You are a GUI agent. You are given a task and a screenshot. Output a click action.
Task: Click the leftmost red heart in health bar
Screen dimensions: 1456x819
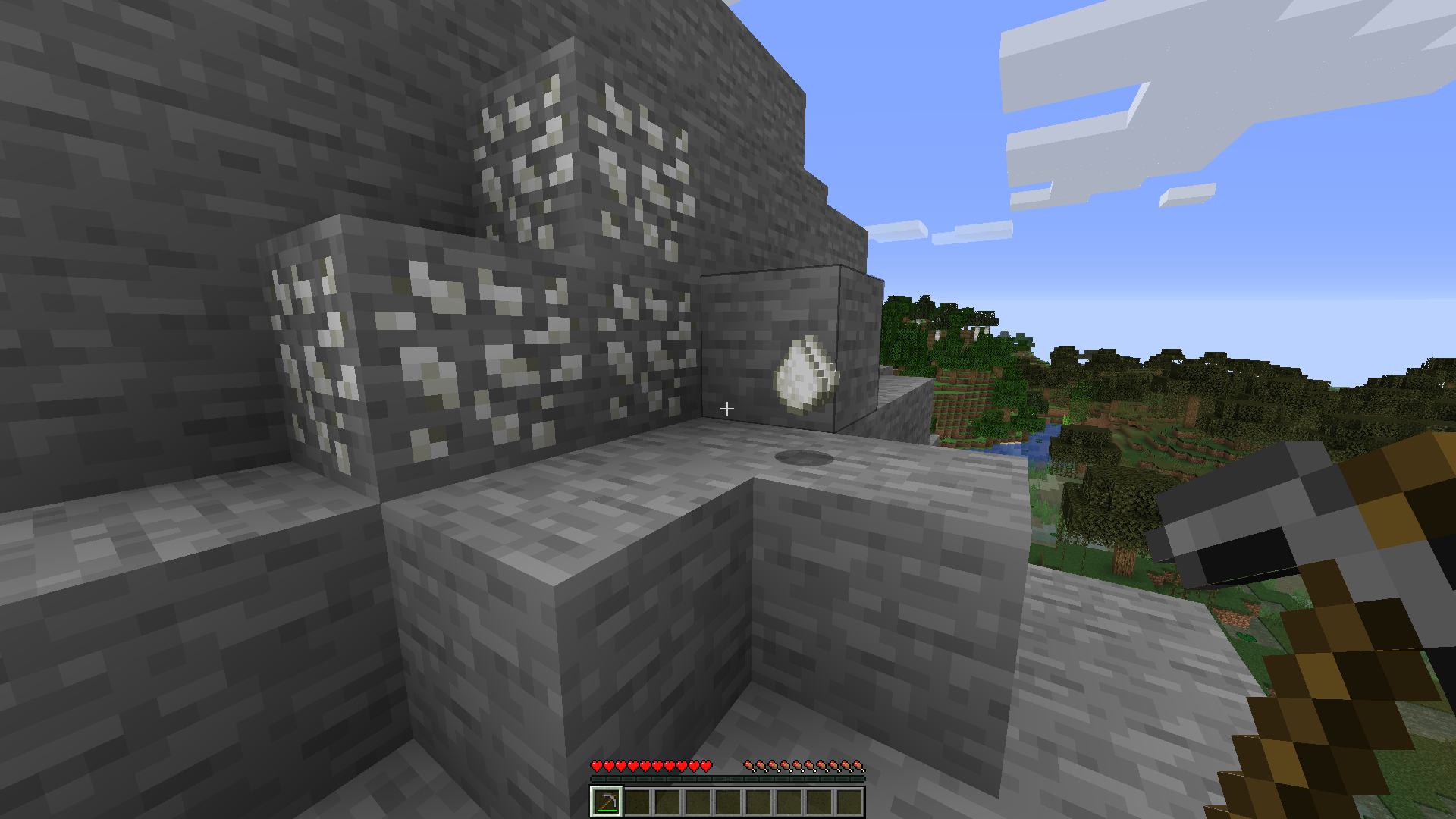[596, 766]
